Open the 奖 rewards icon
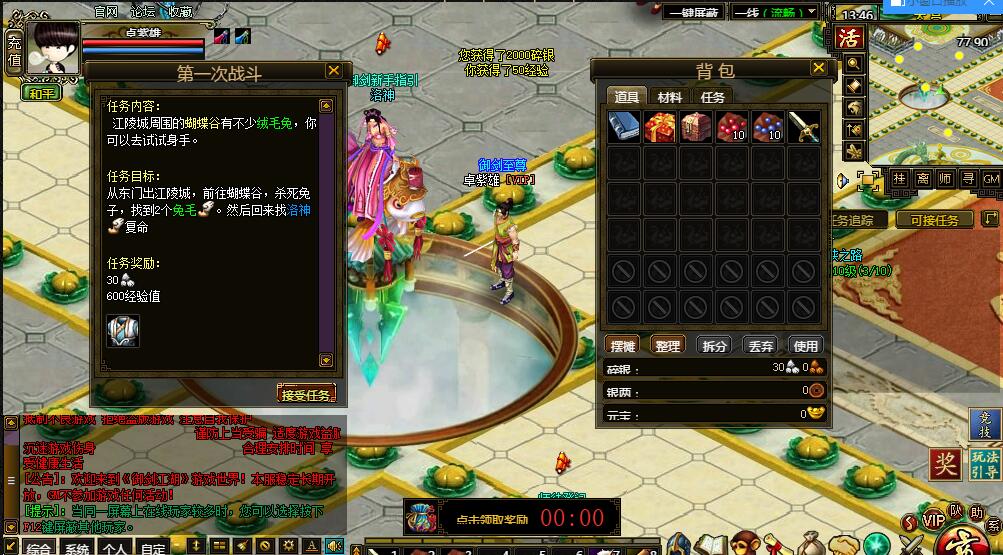 click(945, 464)
